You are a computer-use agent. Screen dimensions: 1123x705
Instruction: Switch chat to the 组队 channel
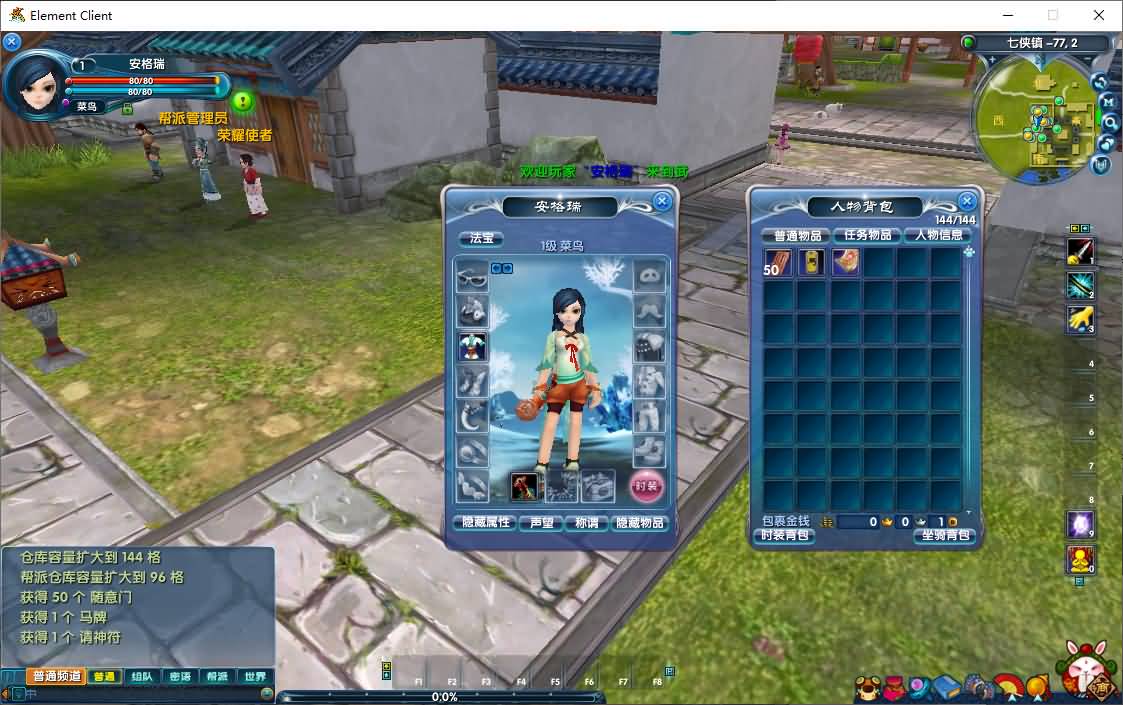[x=142, y=677]
